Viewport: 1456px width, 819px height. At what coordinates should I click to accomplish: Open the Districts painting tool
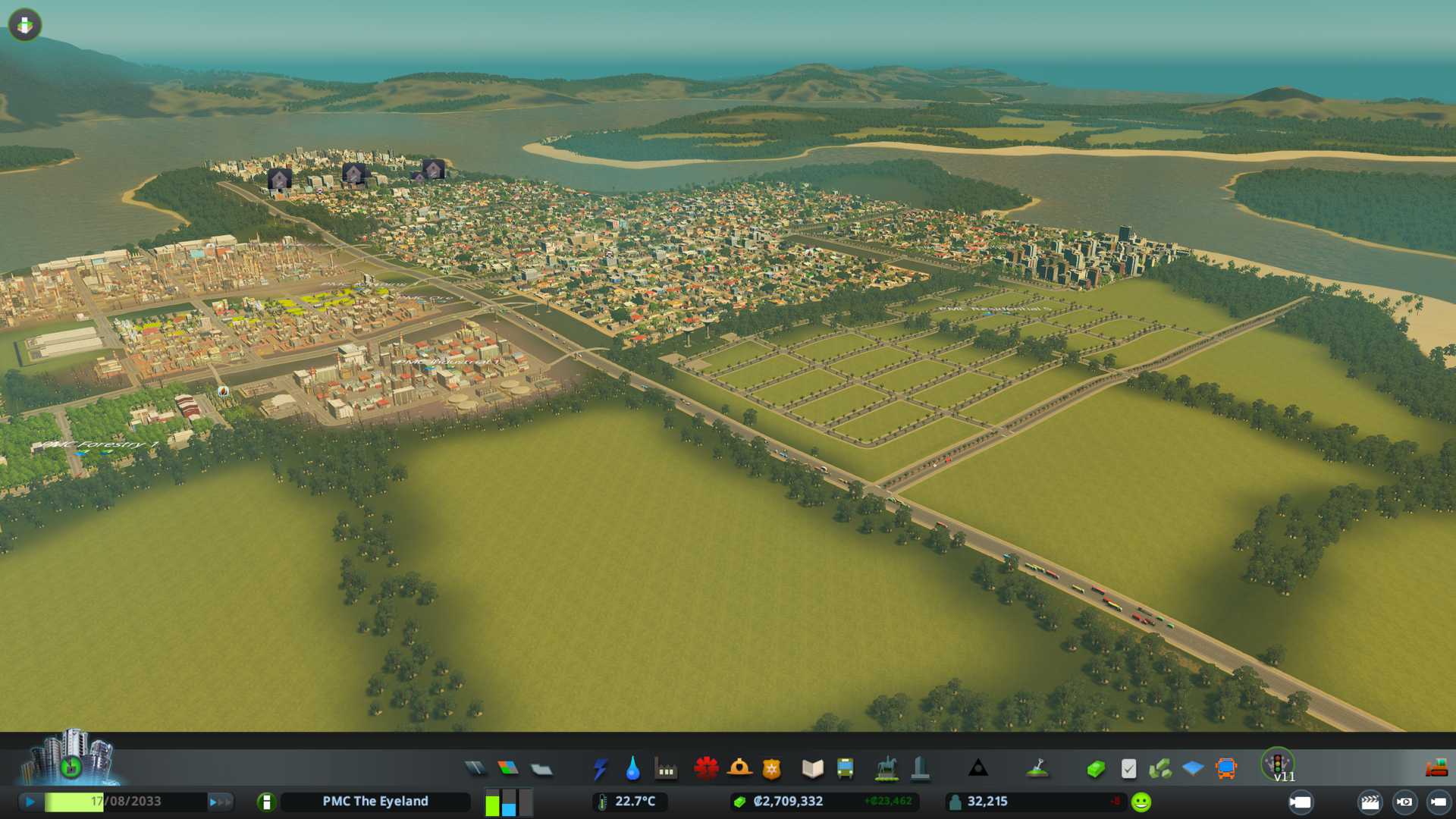(x=541, y=769)
